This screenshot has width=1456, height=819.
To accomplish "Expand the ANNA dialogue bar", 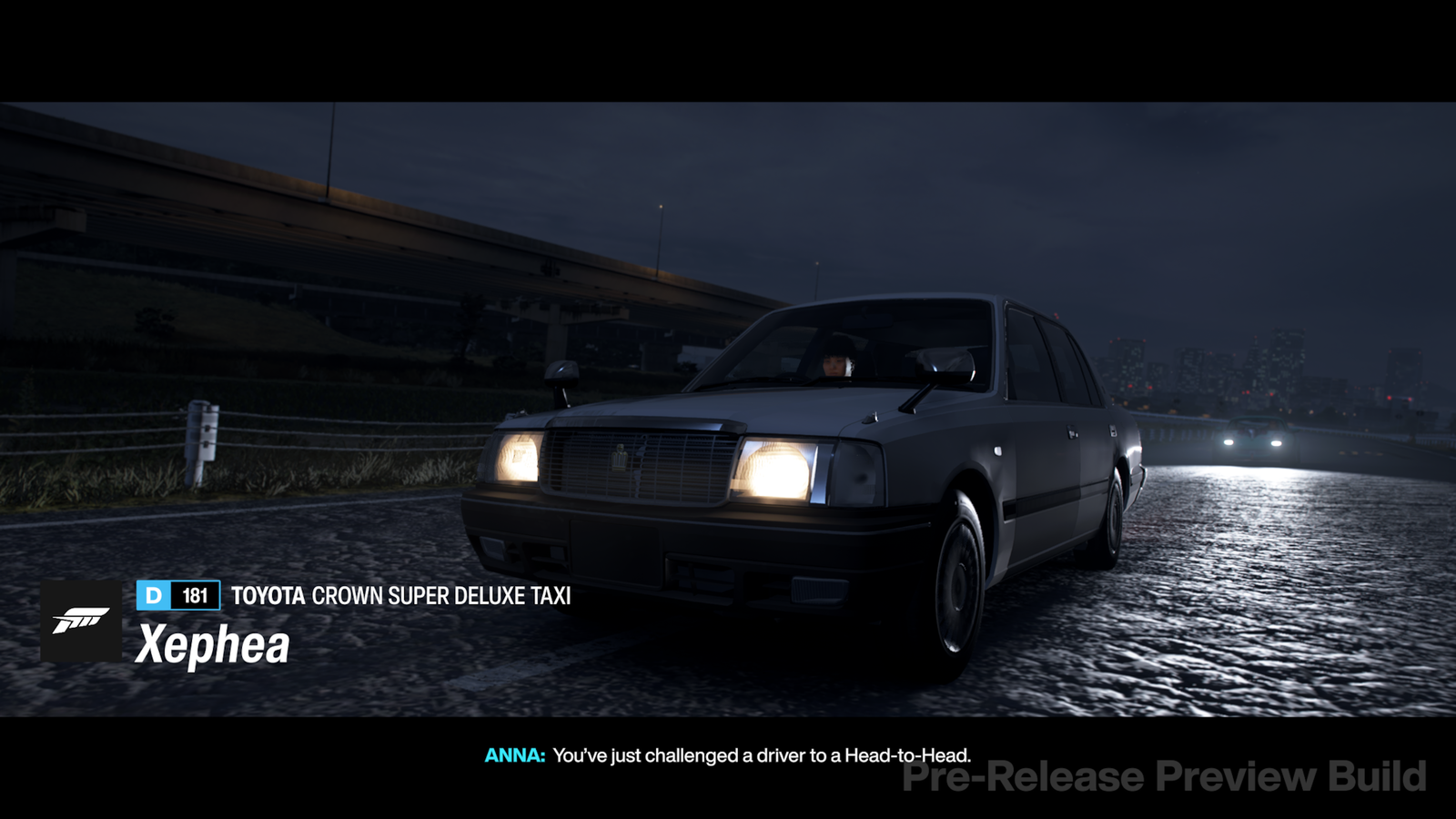I will [728, 753].
